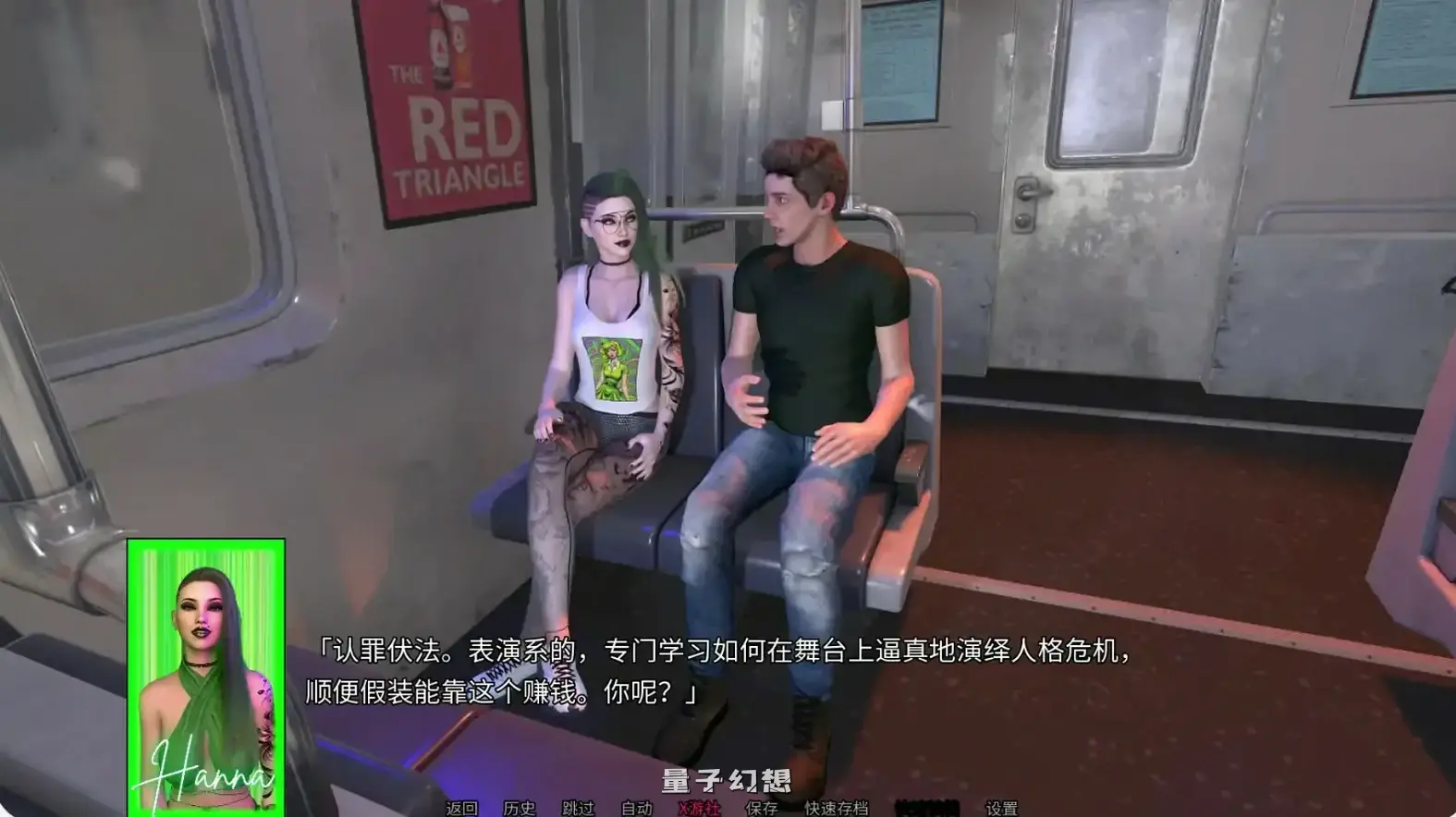
Task: Toggle 自动 auto-play mode
Action: point(638,809)
